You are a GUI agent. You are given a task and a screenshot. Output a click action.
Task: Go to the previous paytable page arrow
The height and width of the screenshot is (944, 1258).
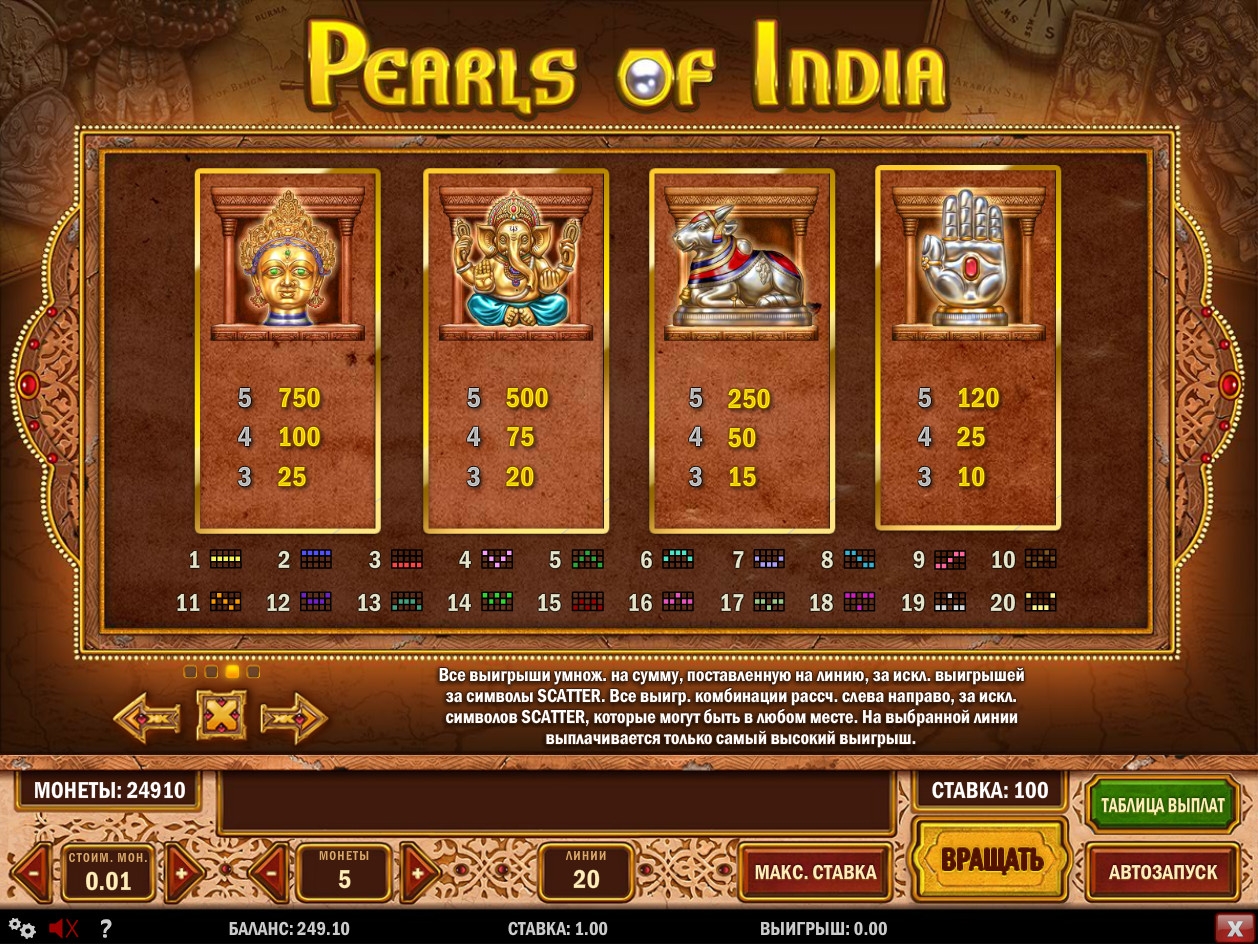click(147, 717)
